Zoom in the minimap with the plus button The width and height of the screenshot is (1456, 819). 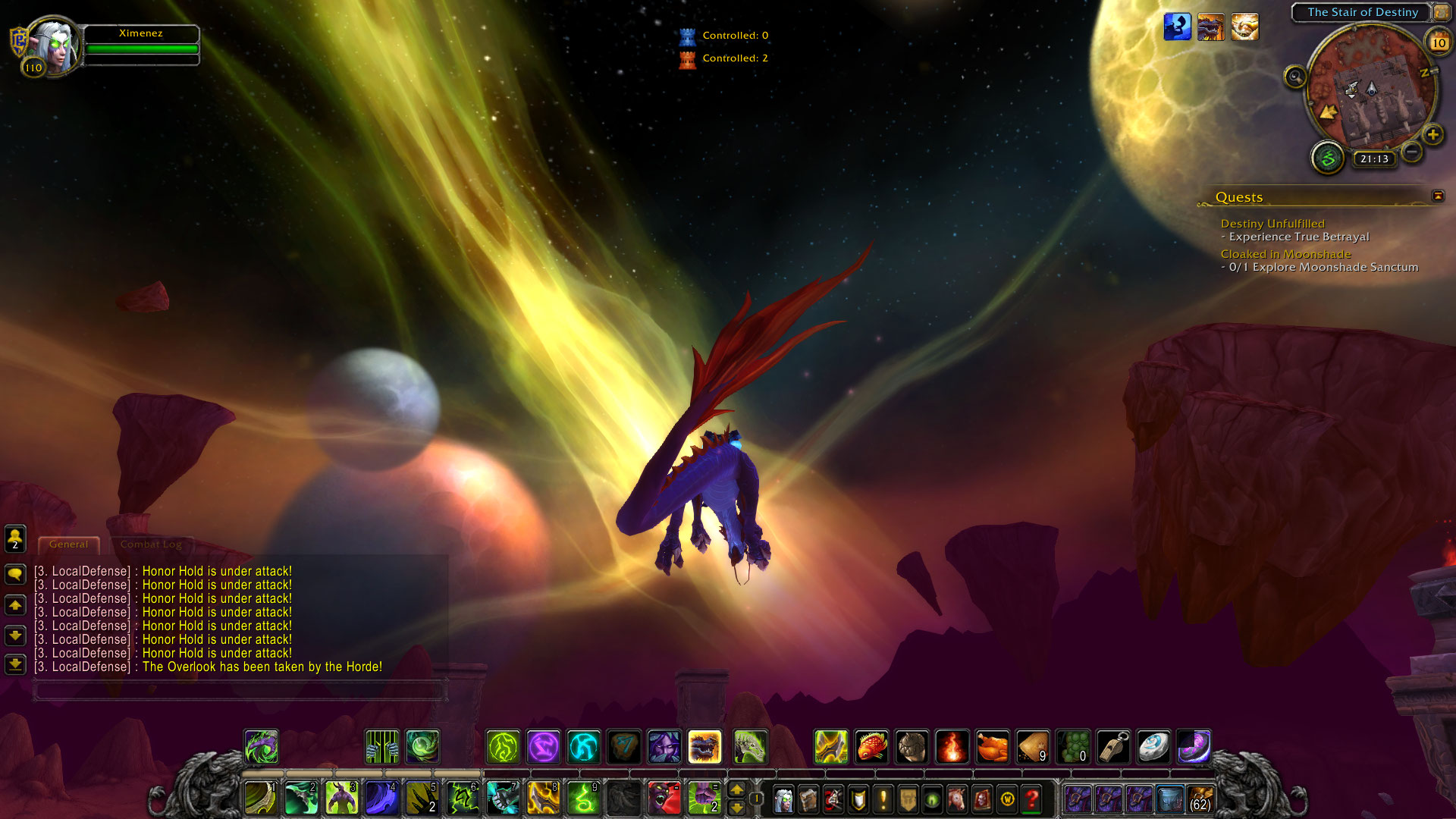coord(1432,135)
